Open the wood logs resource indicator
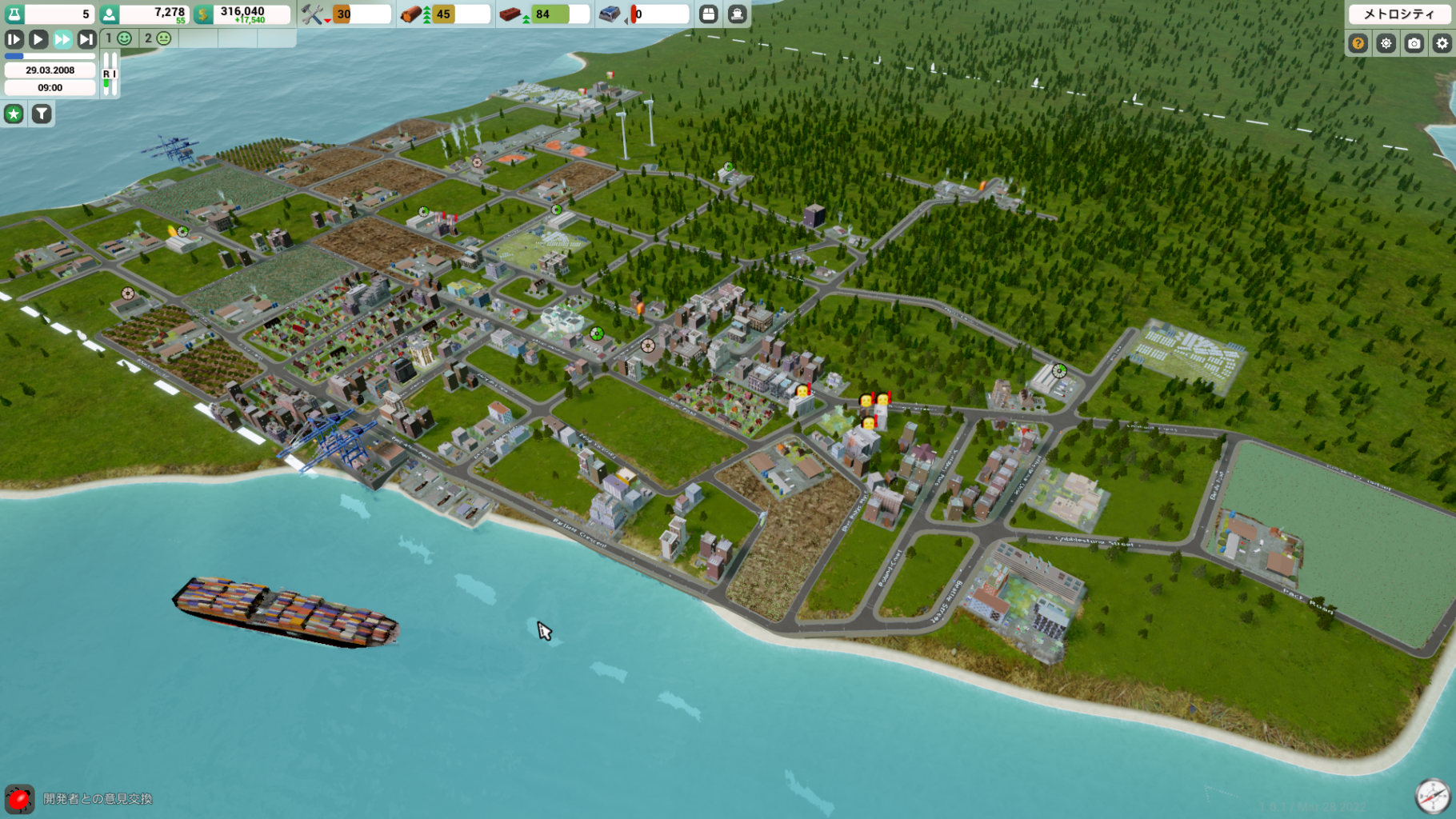Image resolution: width=1456 pixels, height=819 pixels. point(412,14)
